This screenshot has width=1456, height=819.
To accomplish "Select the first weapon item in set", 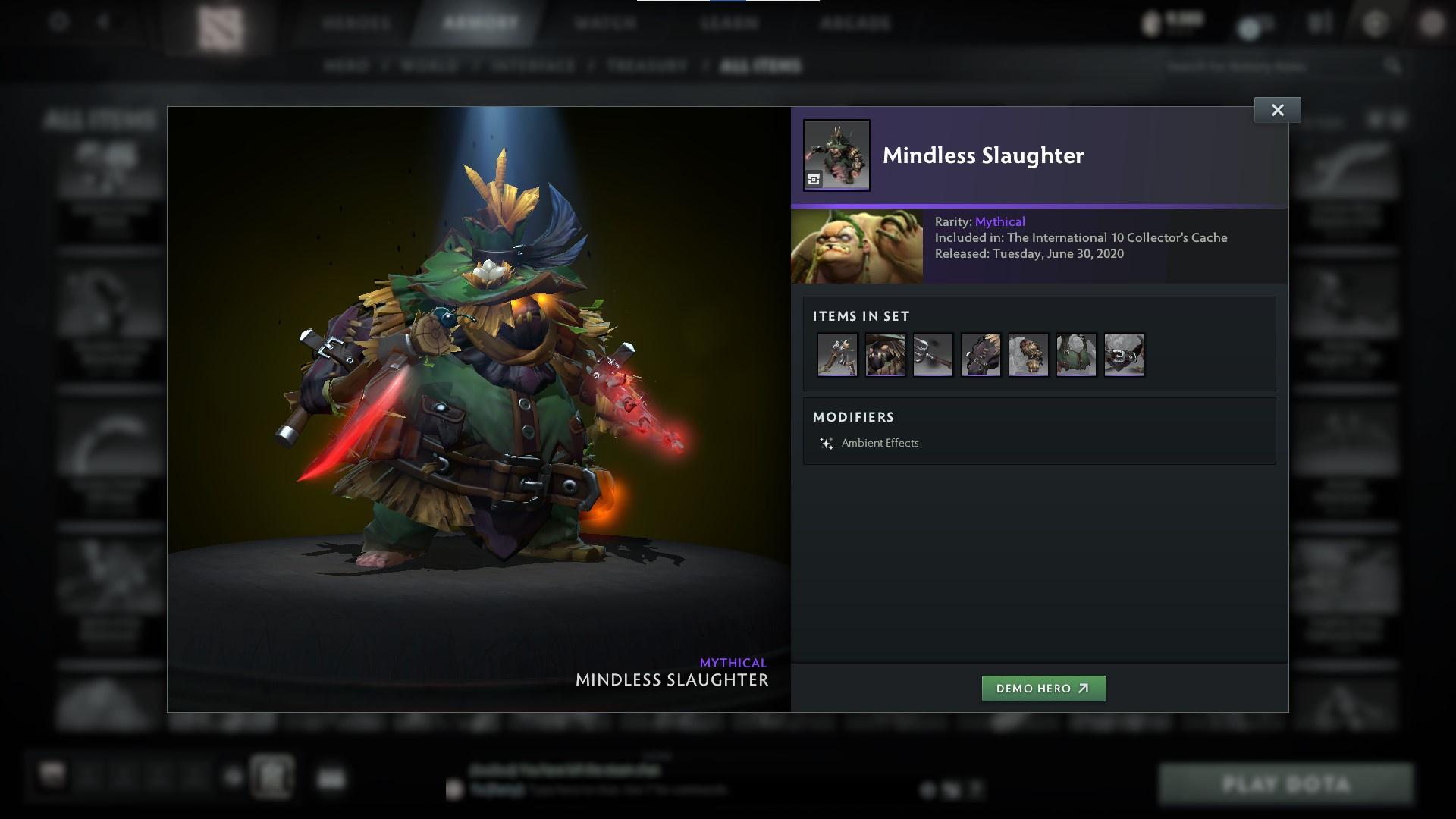I will pyautogui.click(x=836, y=354).
